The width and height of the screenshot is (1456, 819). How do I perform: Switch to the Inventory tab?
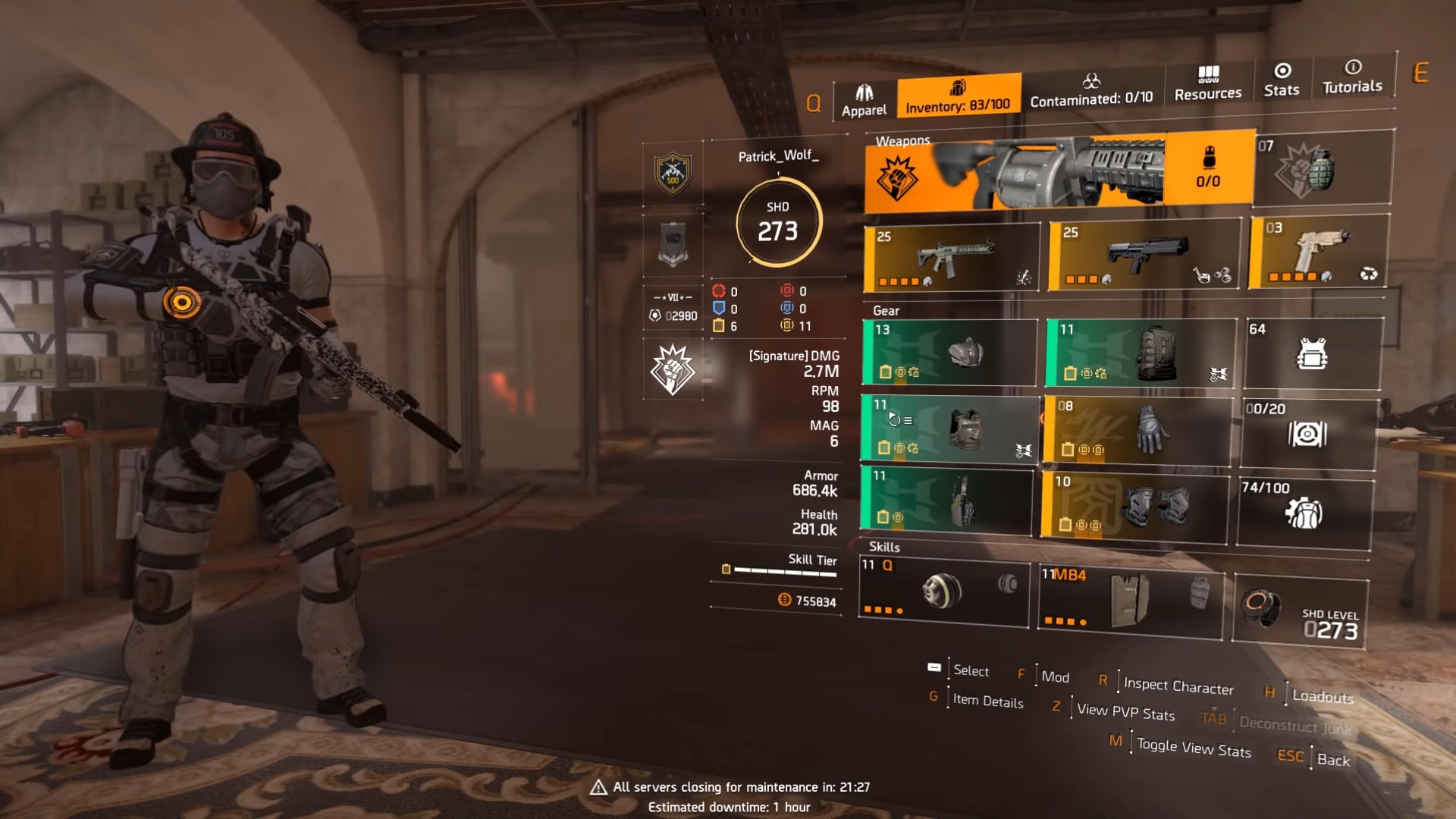[958, 96]
